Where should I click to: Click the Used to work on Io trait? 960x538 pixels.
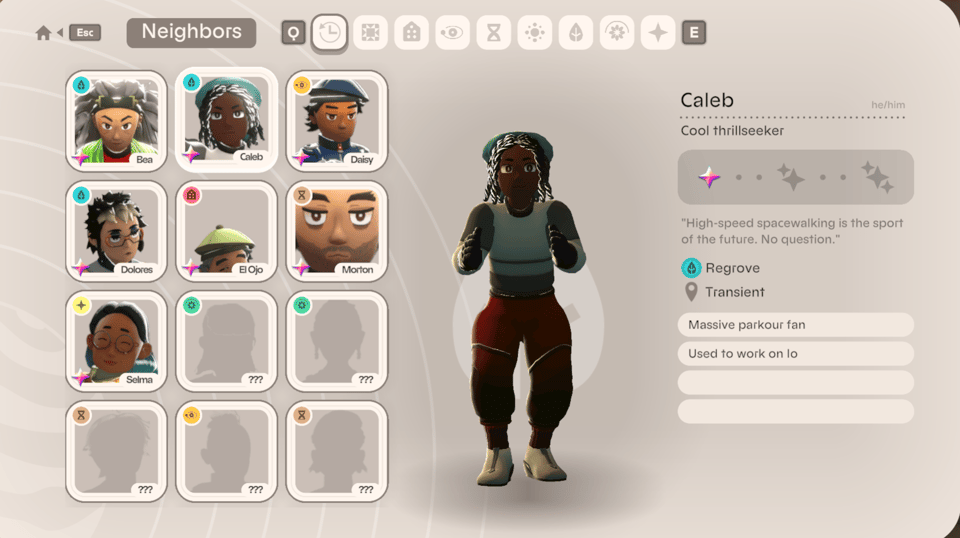[x=795, y=354]
